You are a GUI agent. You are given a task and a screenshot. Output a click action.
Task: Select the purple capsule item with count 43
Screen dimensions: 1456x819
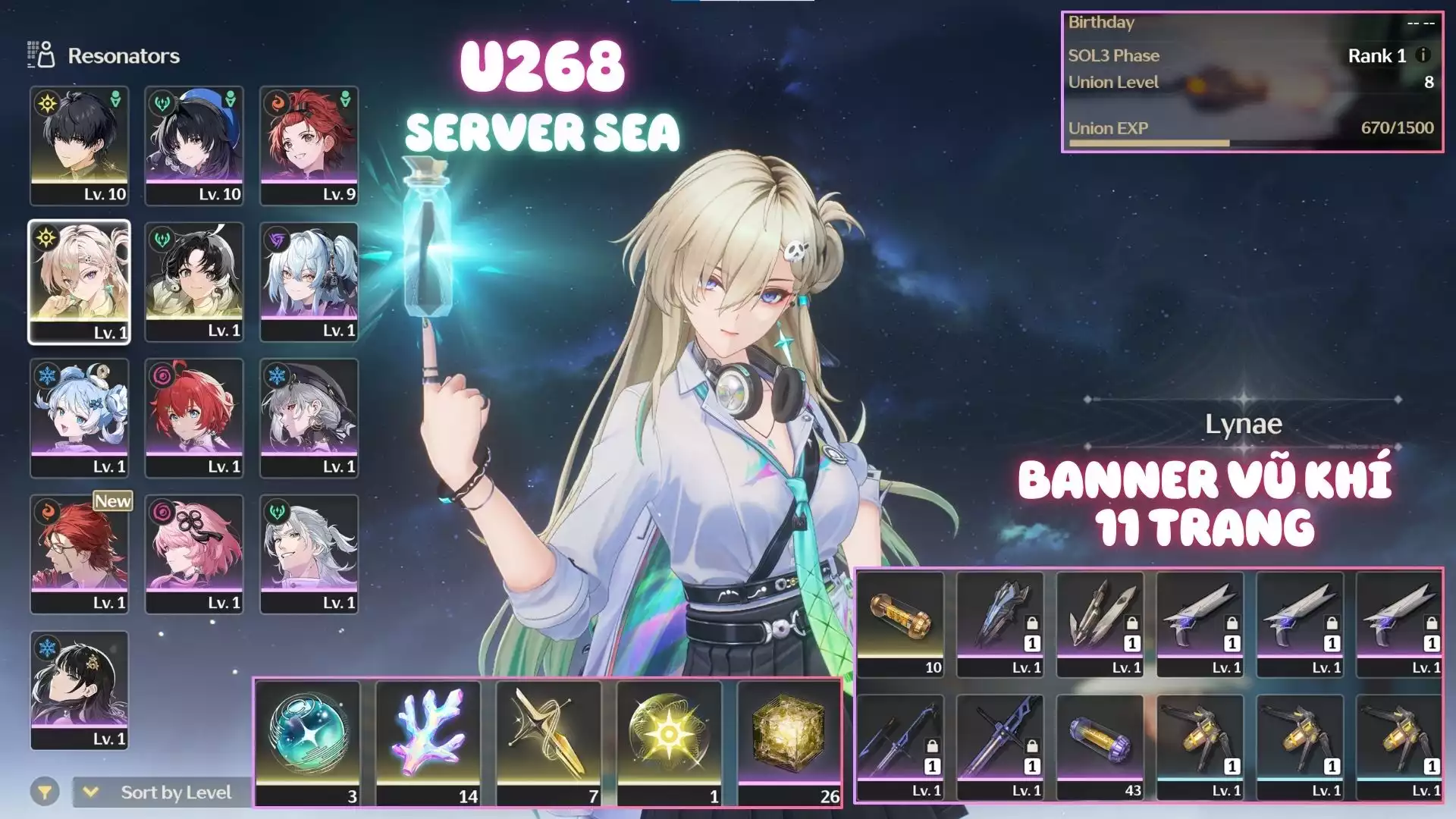point(1100,747)
